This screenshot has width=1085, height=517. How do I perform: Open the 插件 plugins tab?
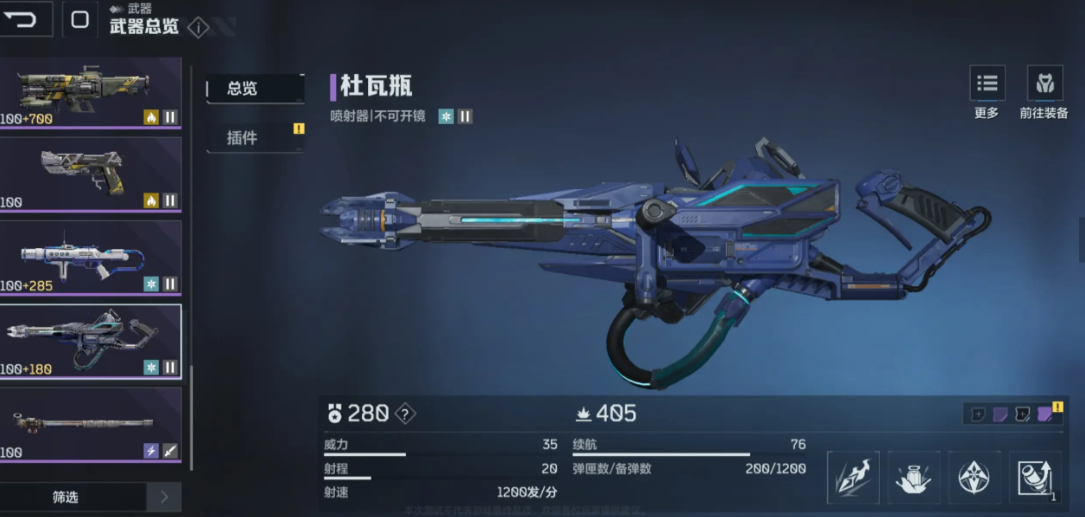254,138
